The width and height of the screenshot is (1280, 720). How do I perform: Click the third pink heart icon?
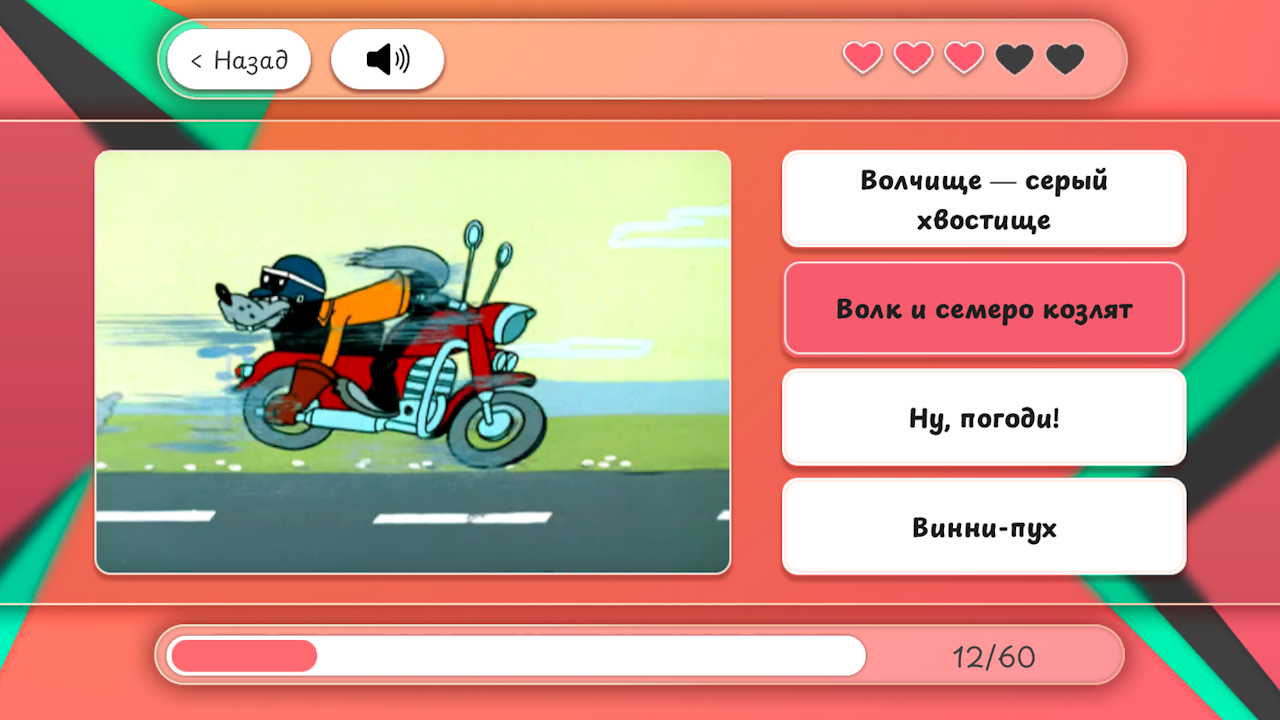pyautogui.click(x=963, y=57)
